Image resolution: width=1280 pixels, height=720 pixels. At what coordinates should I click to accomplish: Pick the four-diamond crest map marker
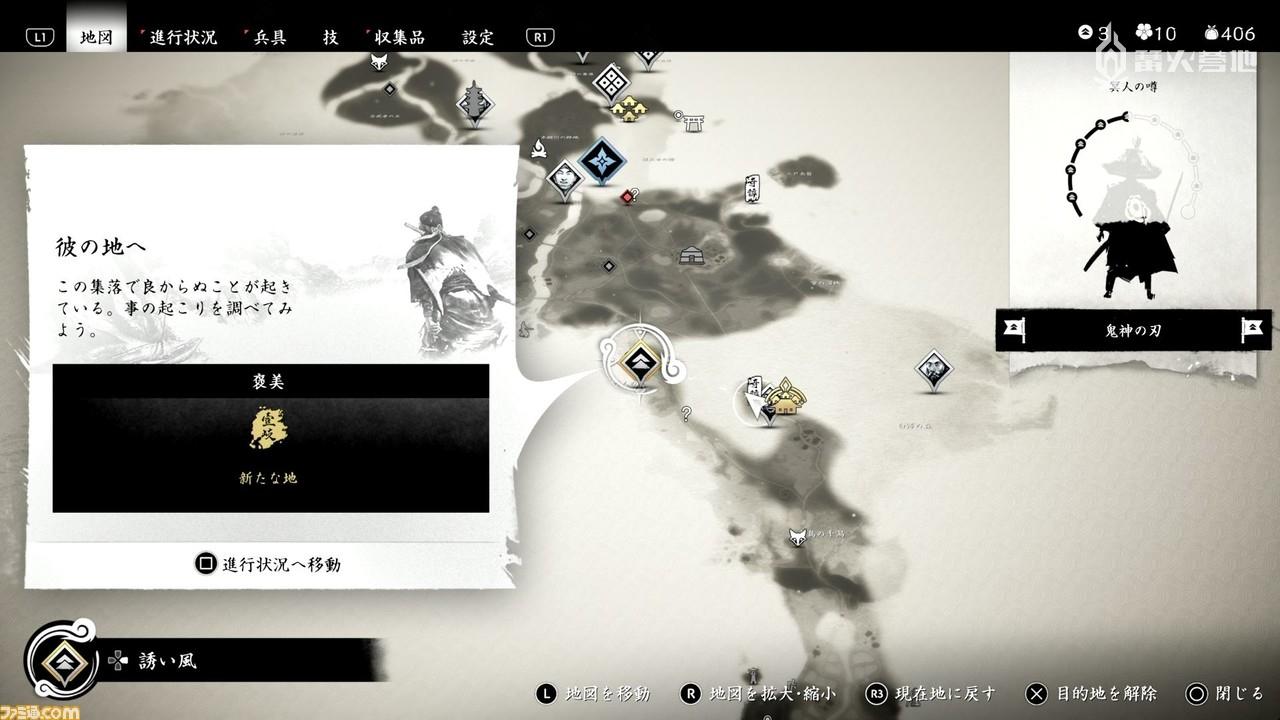611,81
